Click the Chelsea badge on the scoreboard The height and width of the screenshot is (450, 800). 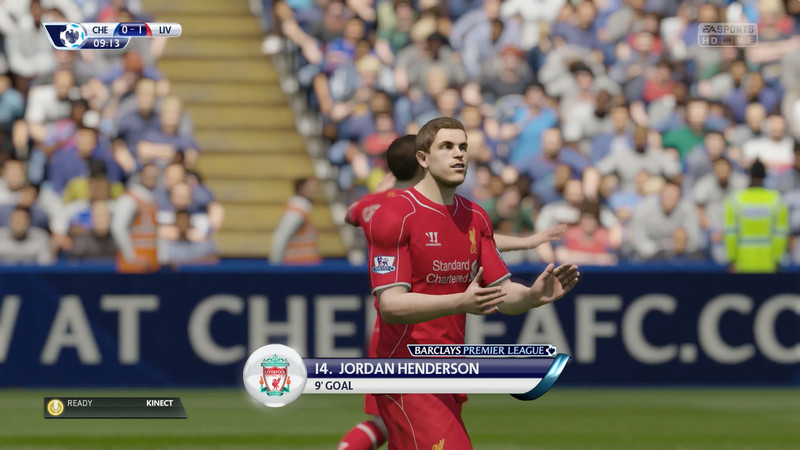coord(69,36)
